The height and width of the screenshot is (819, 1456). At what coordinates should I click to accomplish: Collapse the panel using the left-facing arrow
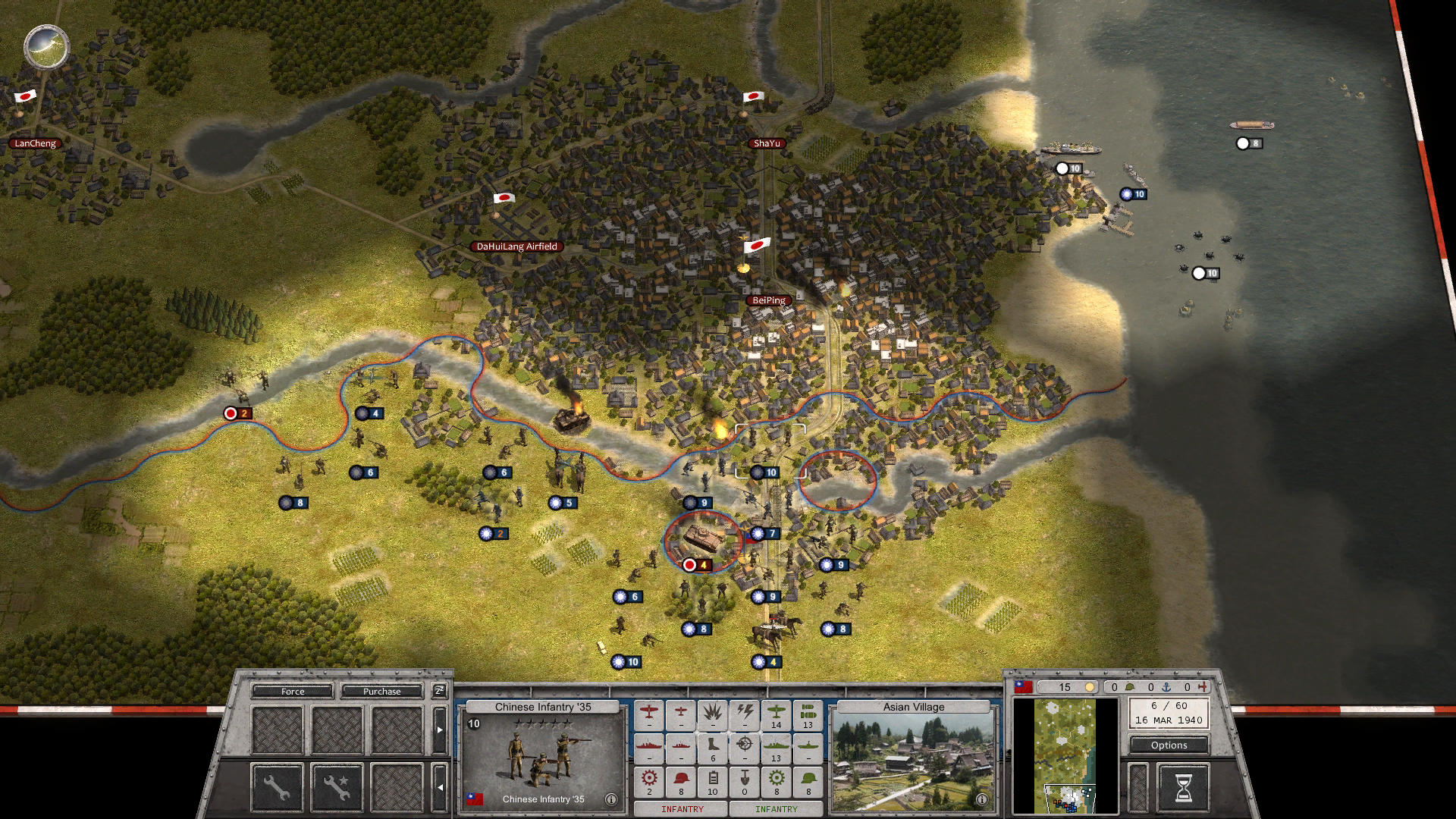pos(441,787)
